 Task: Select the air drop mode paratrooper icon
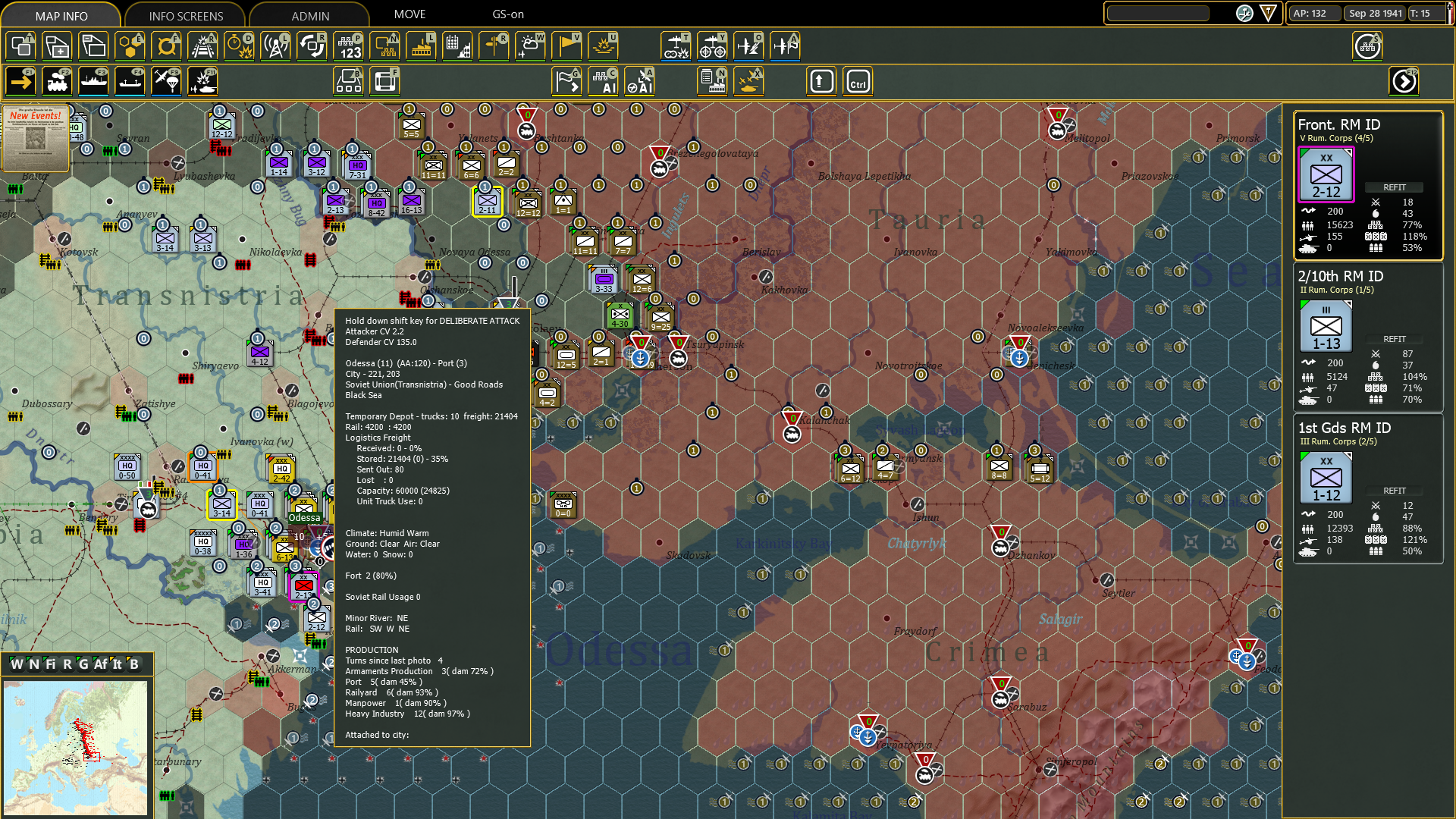click(166, 81)
